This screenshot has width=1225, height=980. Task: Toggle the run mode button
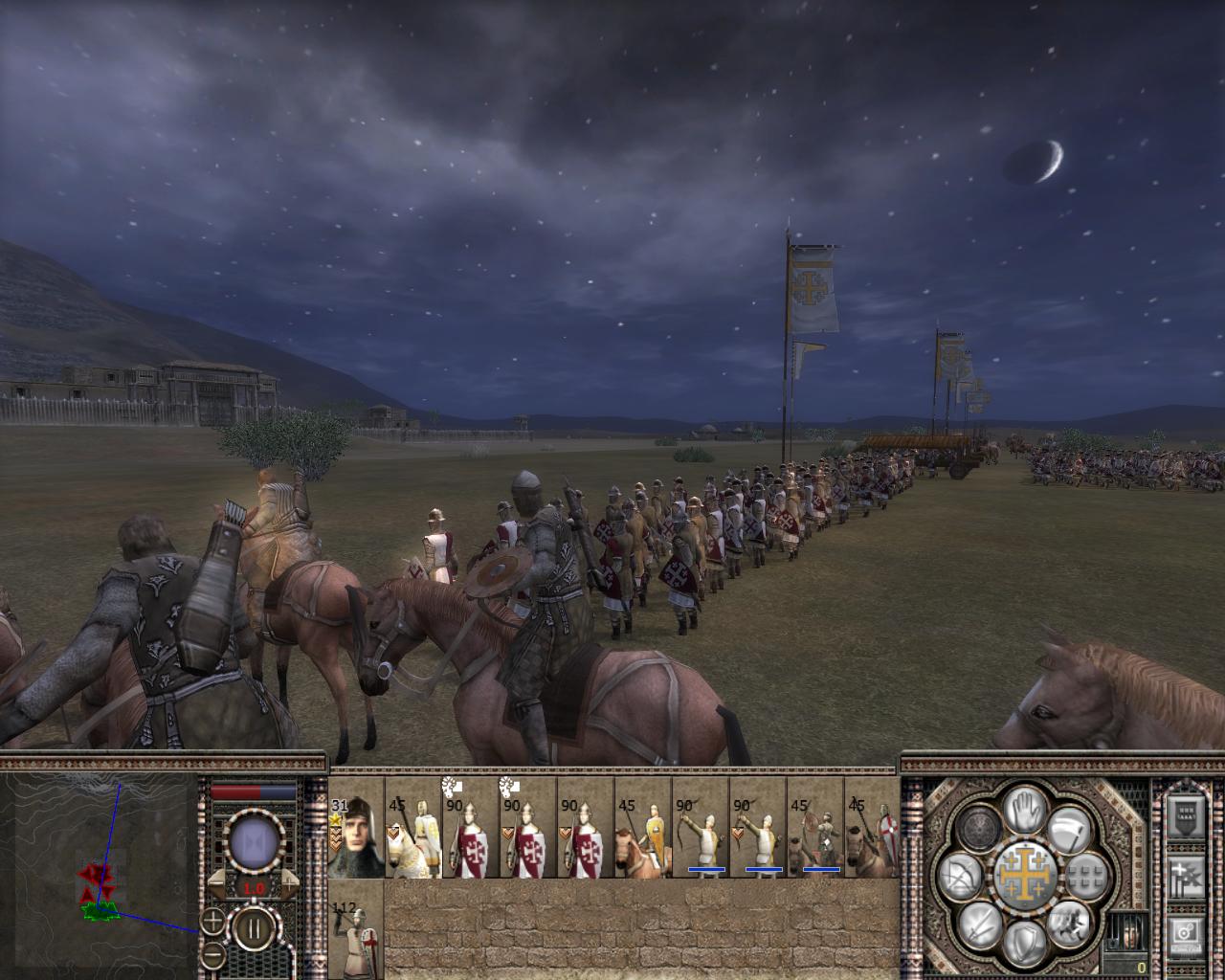(1069, 924)
